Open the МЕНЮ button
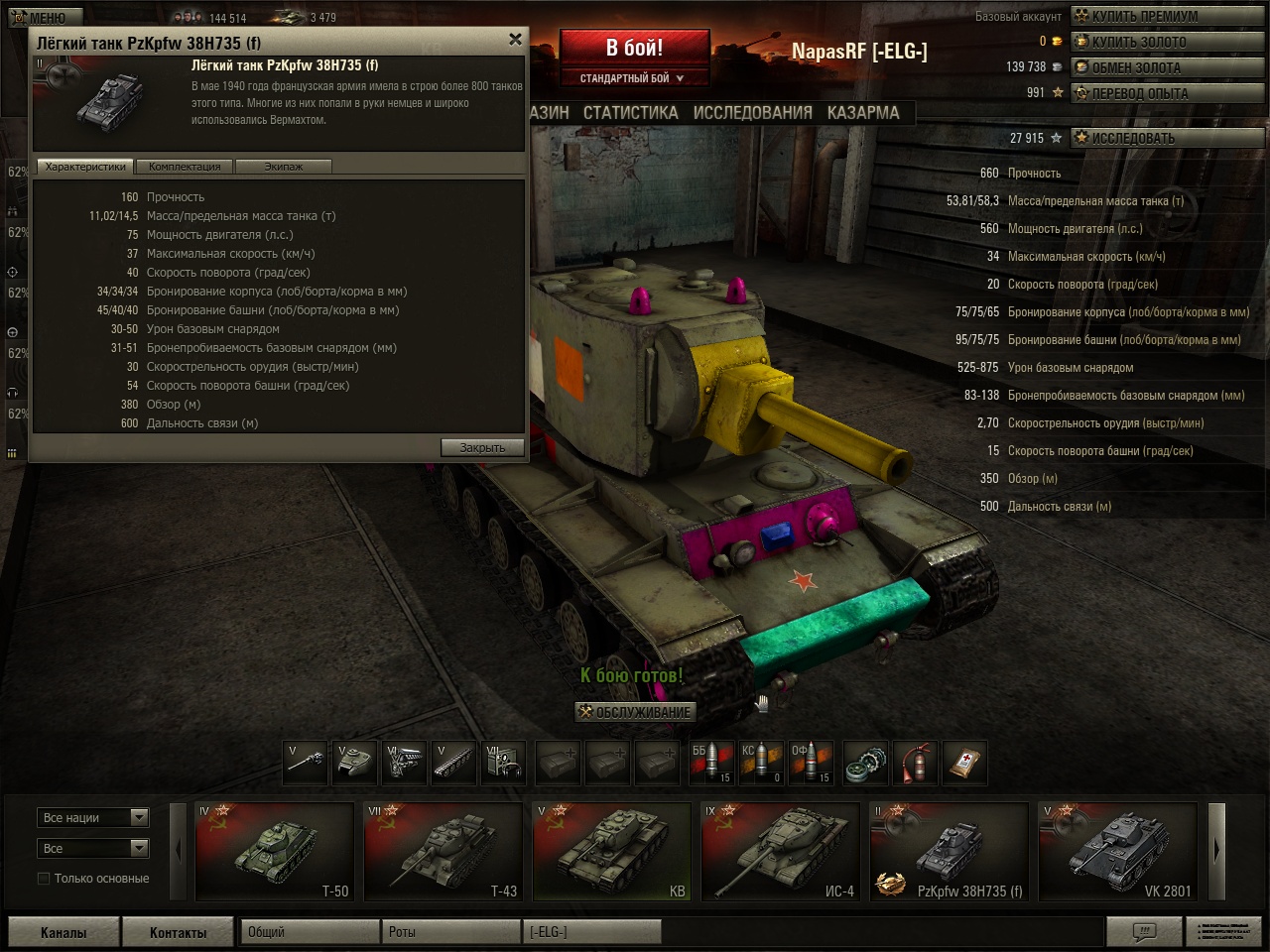Viewport: 1270px width, 952px height. [x=40, y=18]
